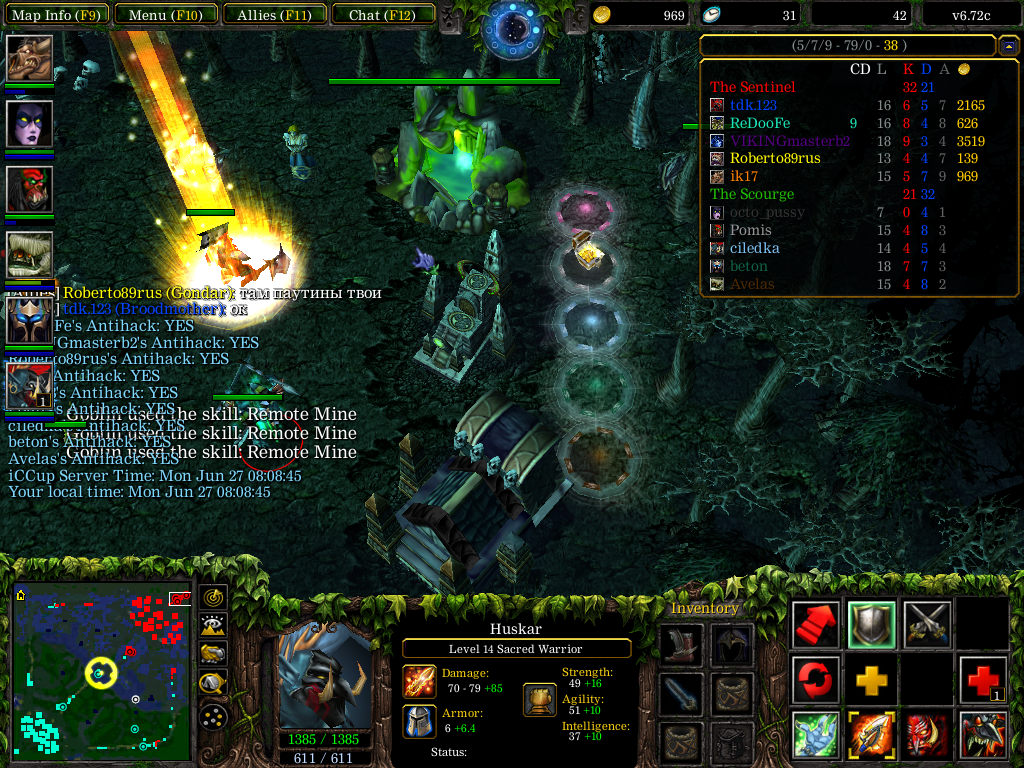Activate the minimap signal ping button
The height and width of the screenshot is (768, 1024).
point(213,597)
